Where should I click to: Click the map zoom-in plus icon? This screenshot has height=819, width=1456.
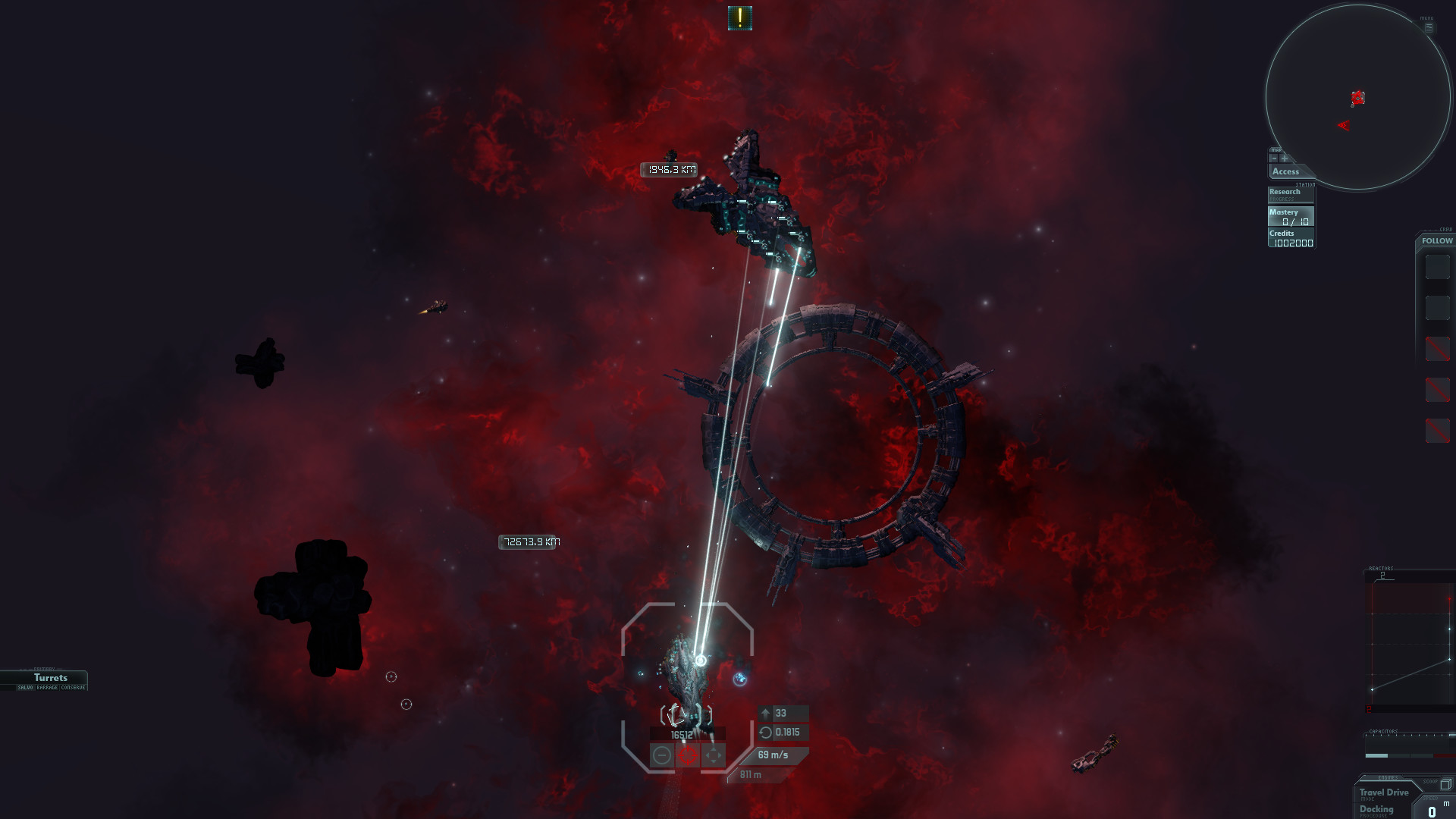1284,158
